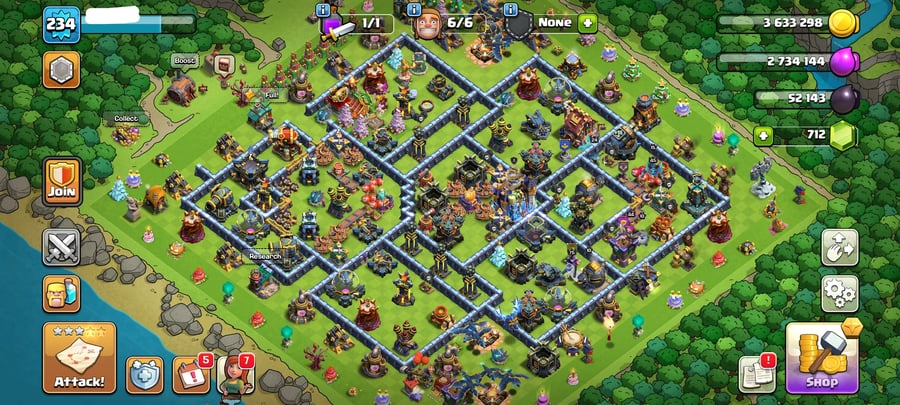The width and height of the screenshot is (900, 405).
Task: Open the papers icon with red alert
Action: pyautogui.click(x=757, y=374)
